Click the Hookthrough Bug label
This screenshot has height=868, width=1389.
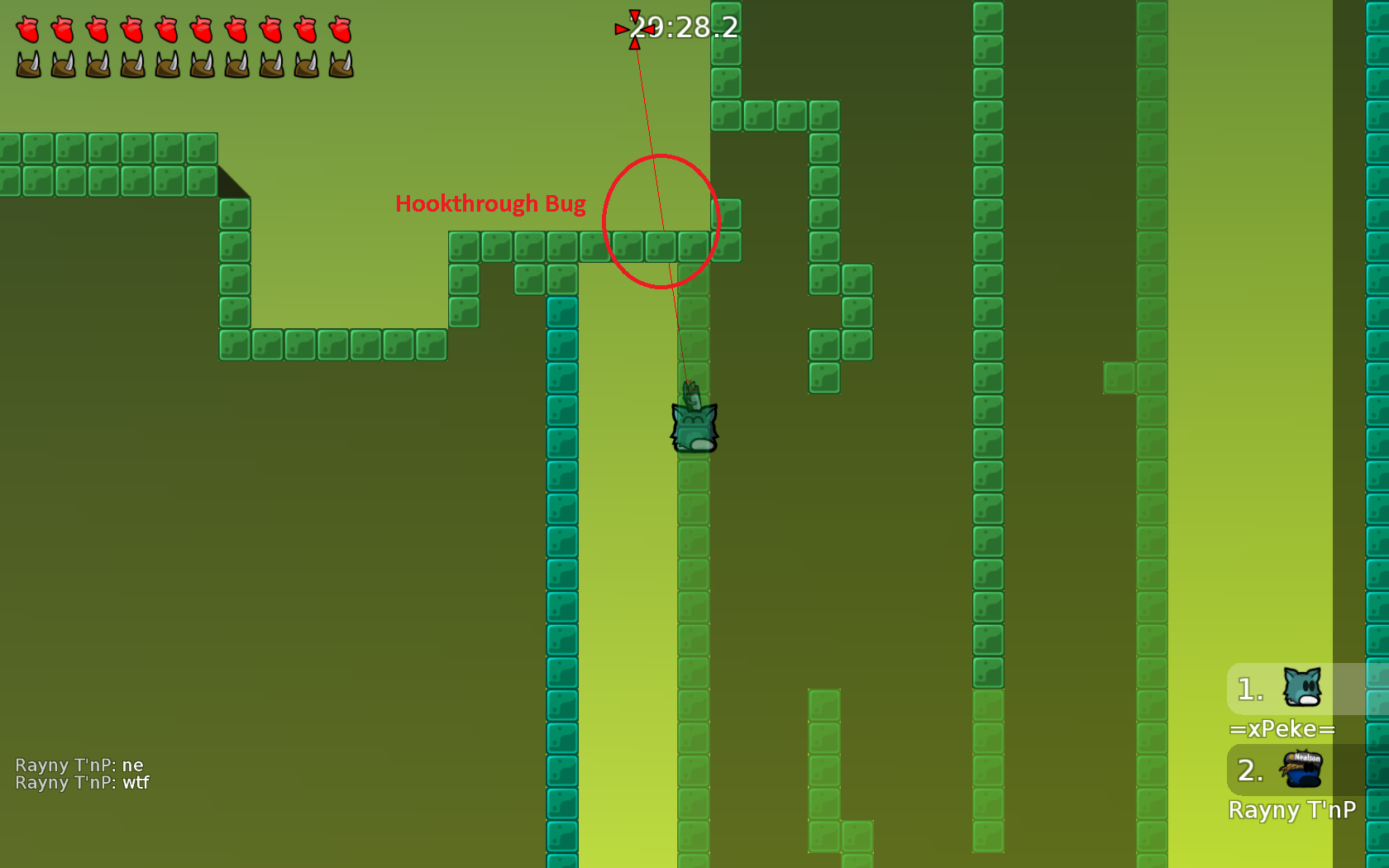pyautogui.click(x=492, y=203)
